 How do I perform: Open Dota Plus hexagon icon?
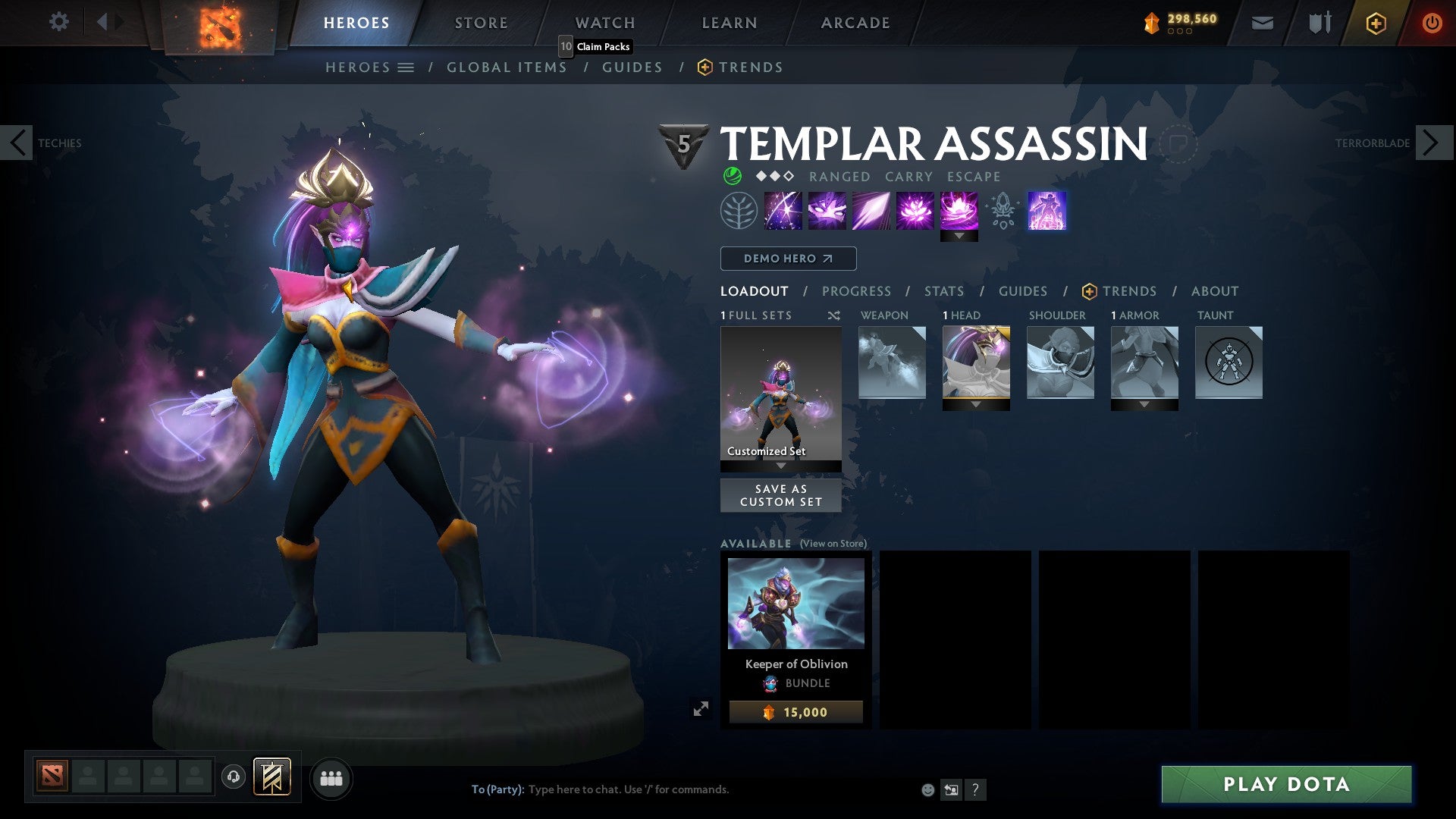tap(1375, 23)
